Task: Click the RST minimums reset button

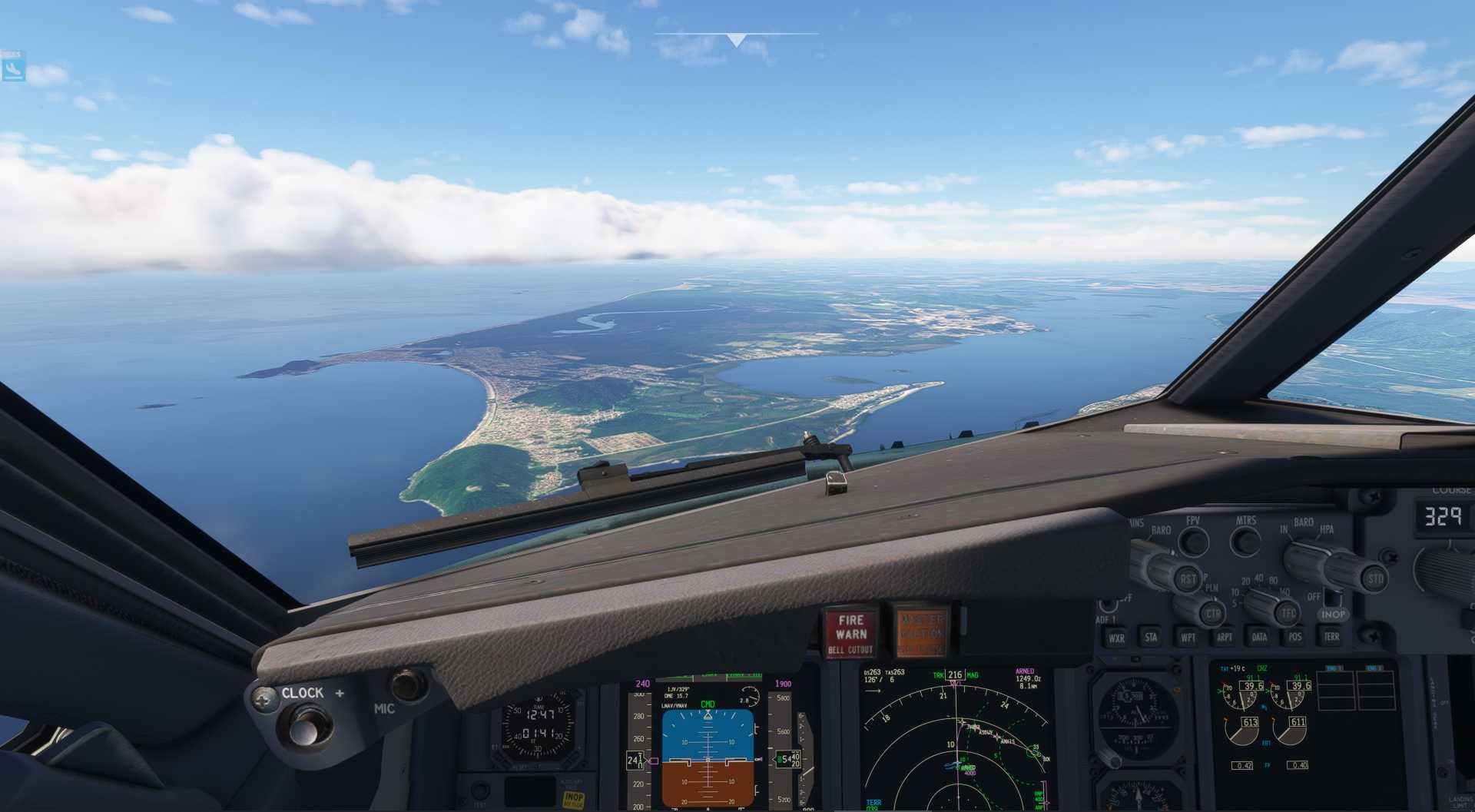Action: pos(1188,578)
